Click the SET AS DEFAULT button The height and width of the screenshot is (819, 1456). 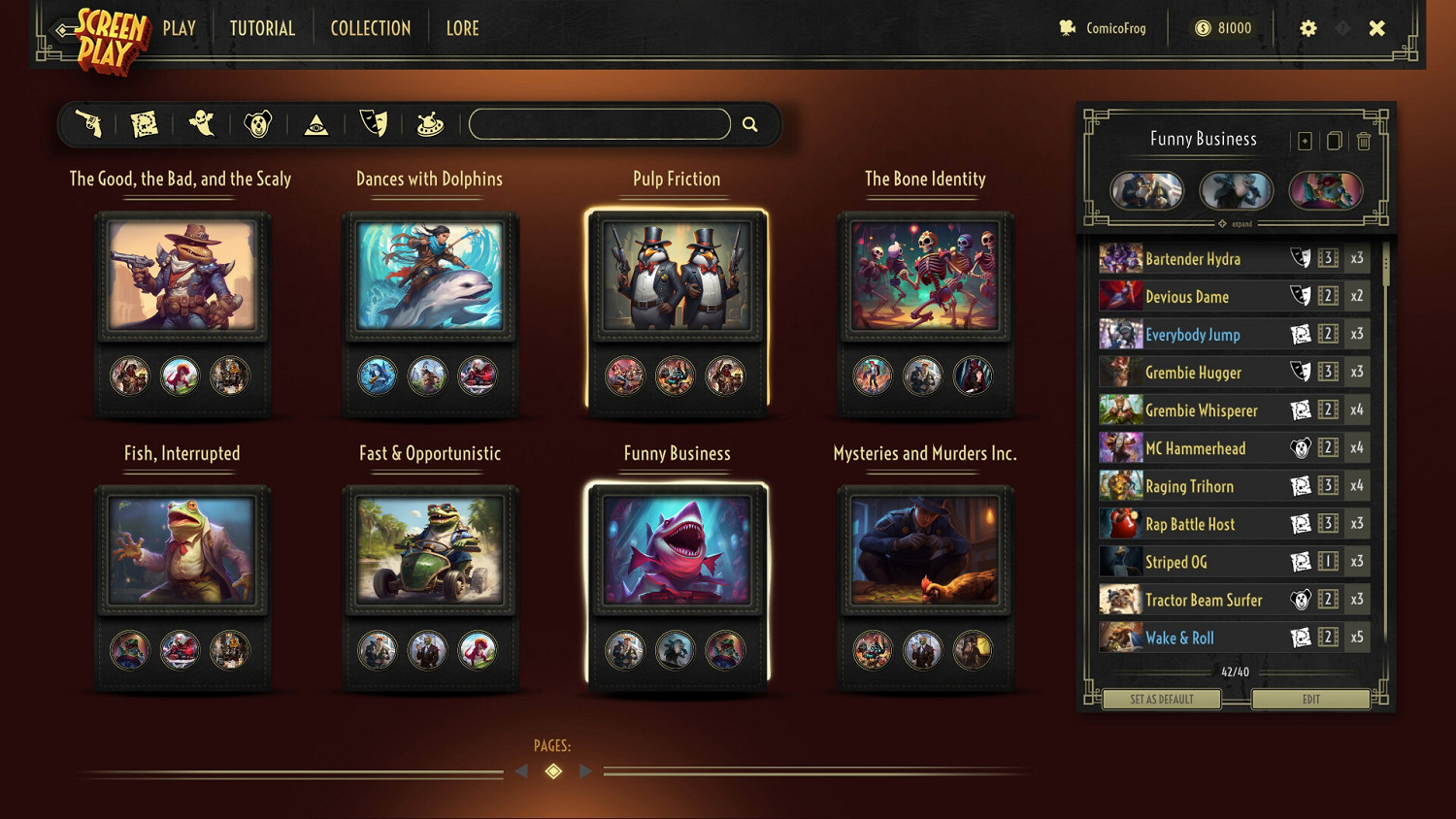click(x=1161, y=699)
